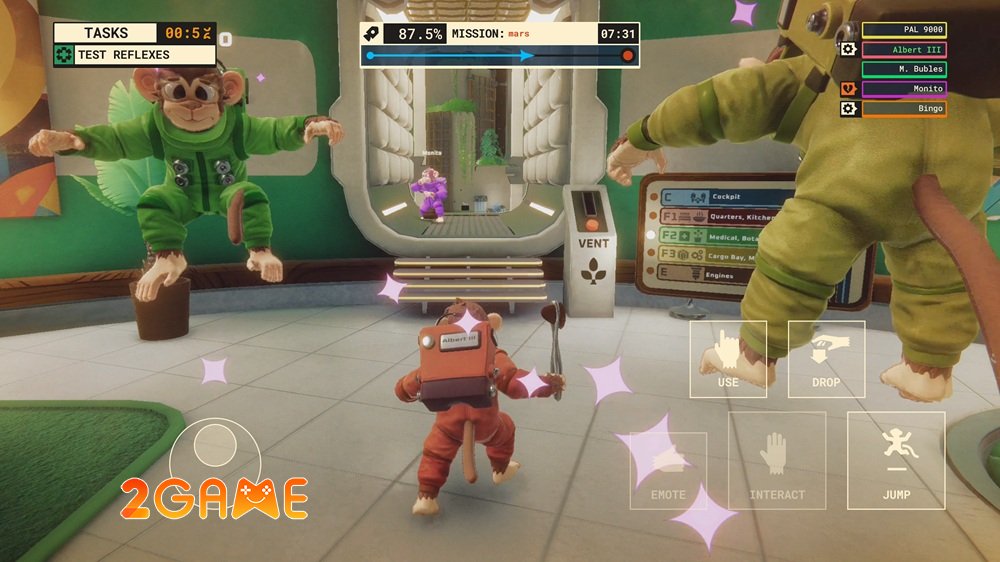Select Monito in player list
Viewport: 1000px width, 562px height.
(903, 89)
